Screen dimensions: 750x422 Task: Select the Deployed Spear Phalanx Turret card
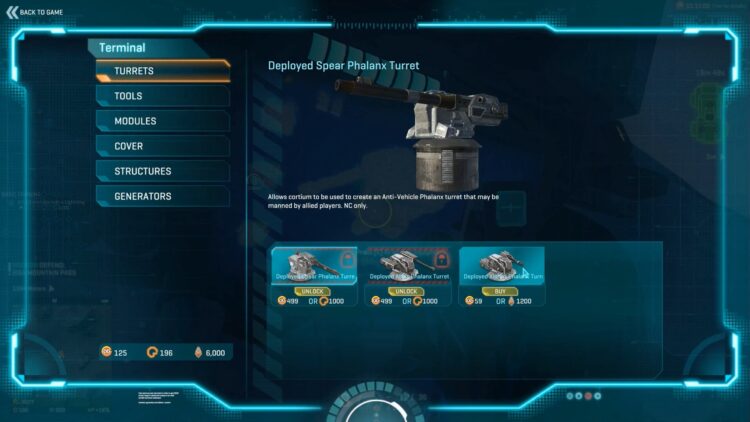coord(313,265)
